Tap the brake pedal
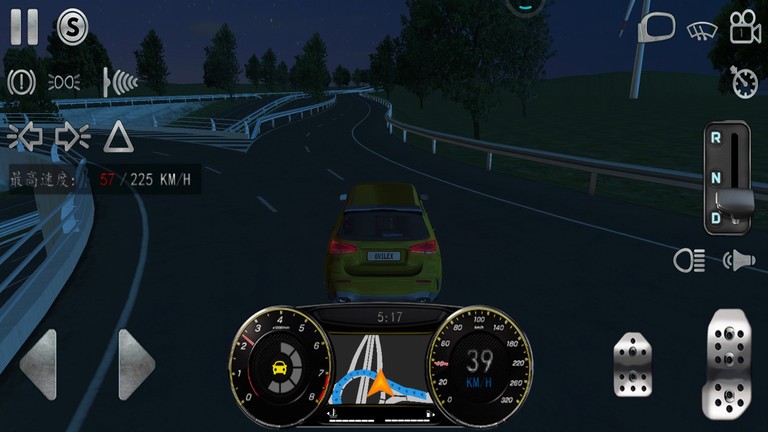Image resolution: width=768 pixels, height=432 pixels. 633,364
